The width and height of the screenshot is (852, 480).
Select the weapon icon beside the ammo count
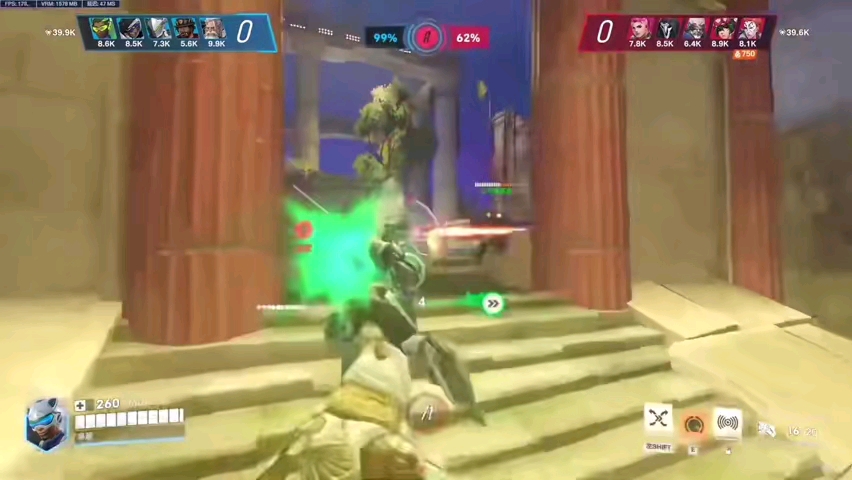(x=767, y=430)
